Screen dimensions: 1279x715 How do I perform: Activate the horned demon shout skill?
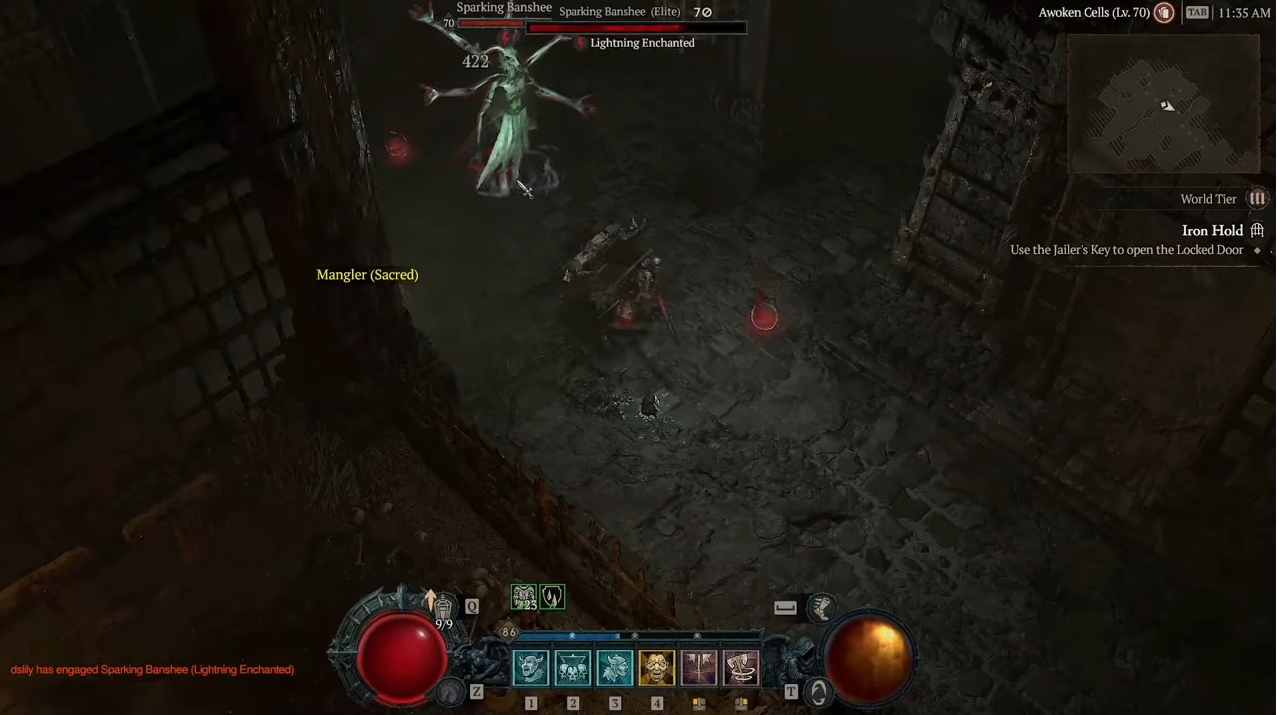click(531, 668)
